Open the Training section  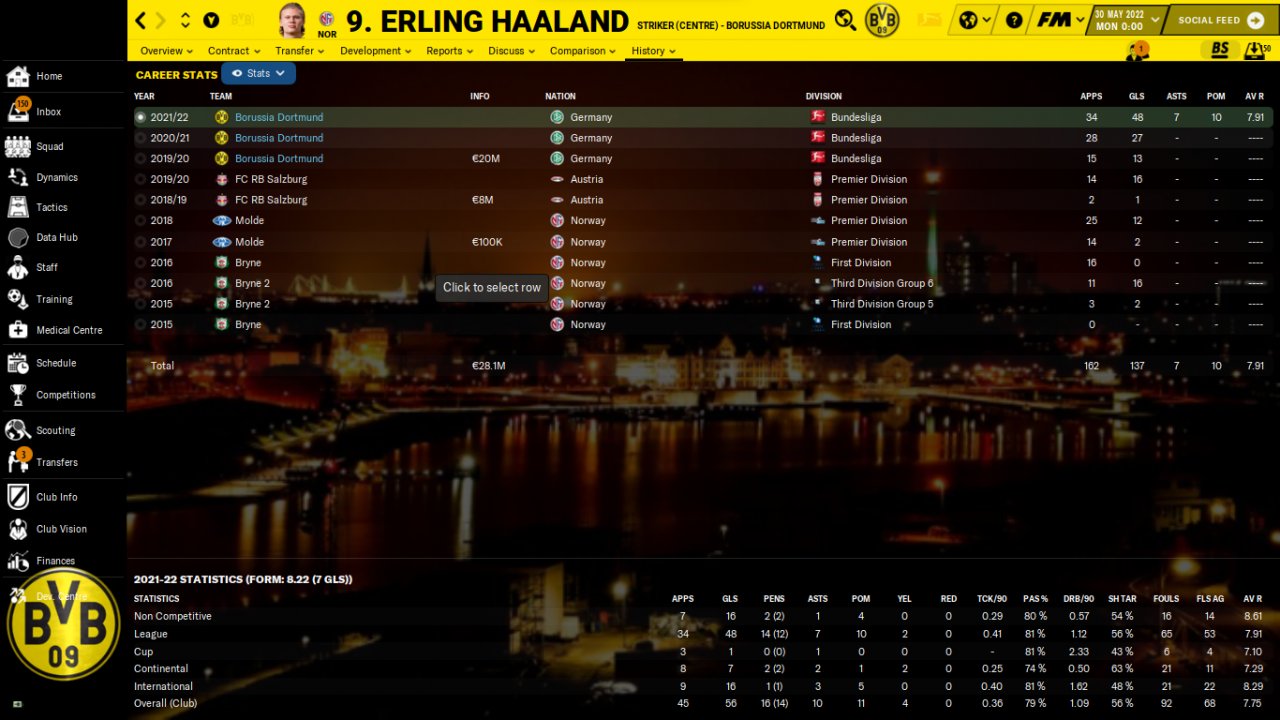coord(54,299)
